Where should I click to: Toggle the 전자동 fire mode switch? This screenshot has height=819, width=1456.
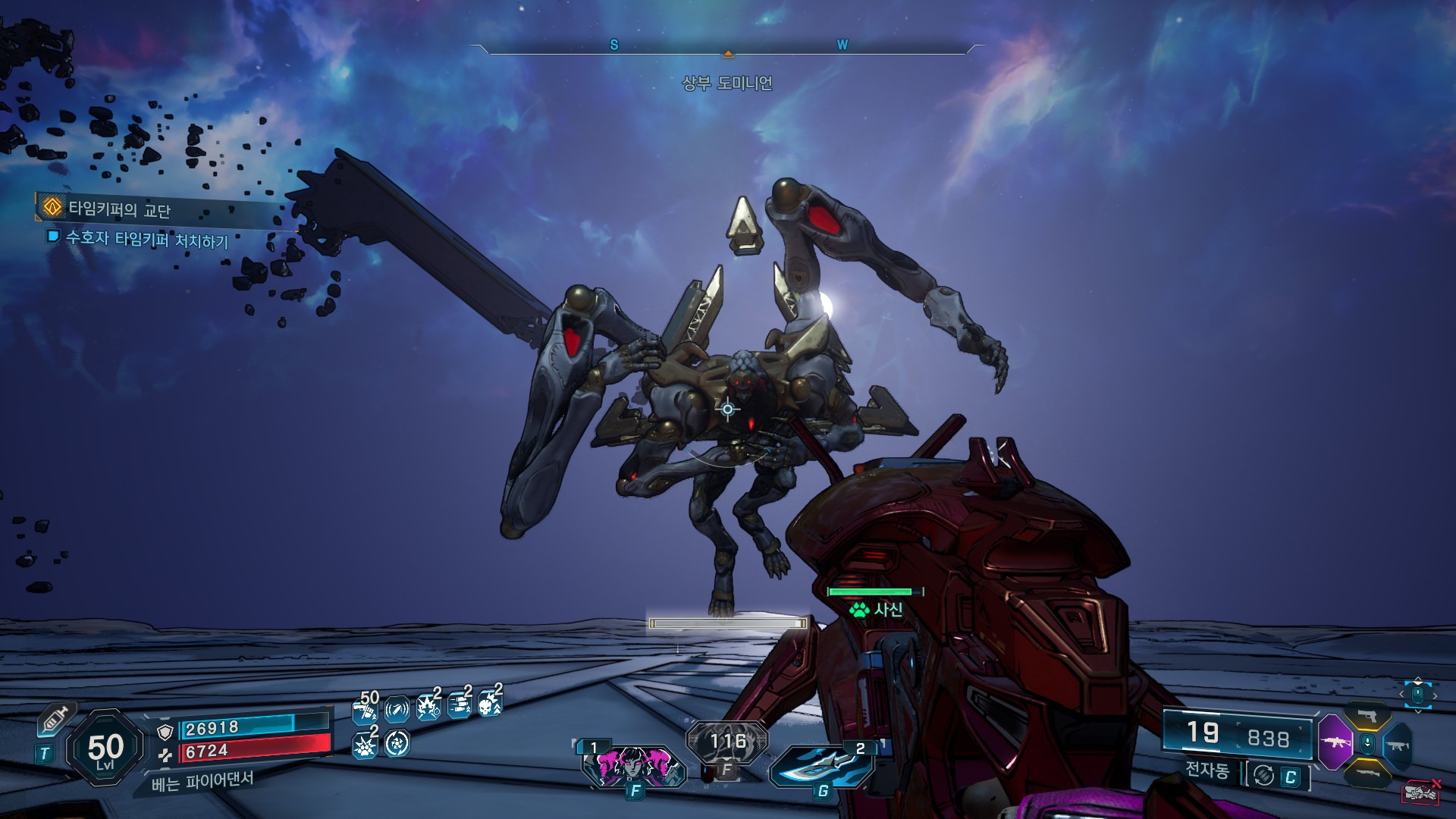click(x=1279, y=775)
